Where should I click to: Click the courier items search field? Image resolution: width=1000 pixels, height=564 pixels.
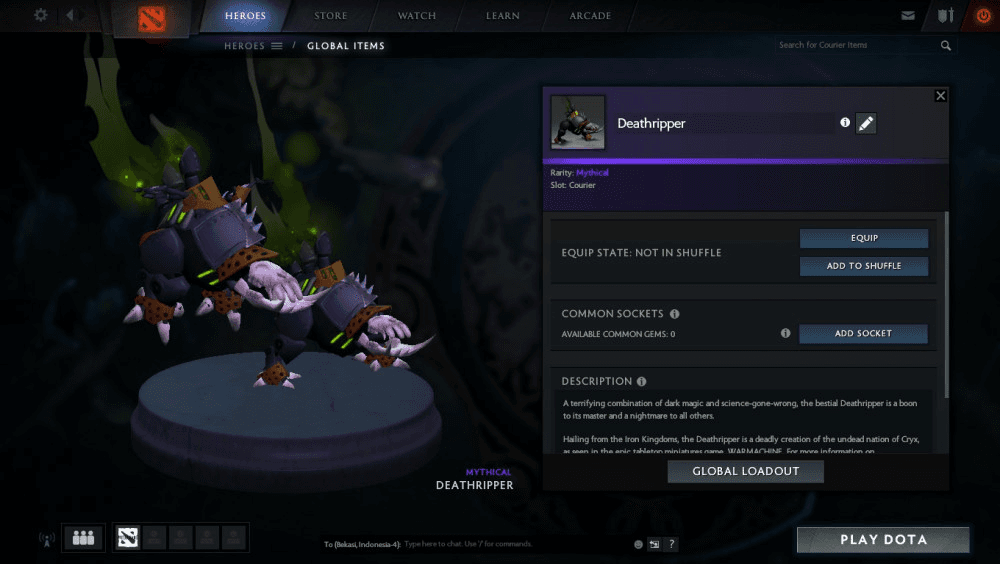[x=855, y=45]
